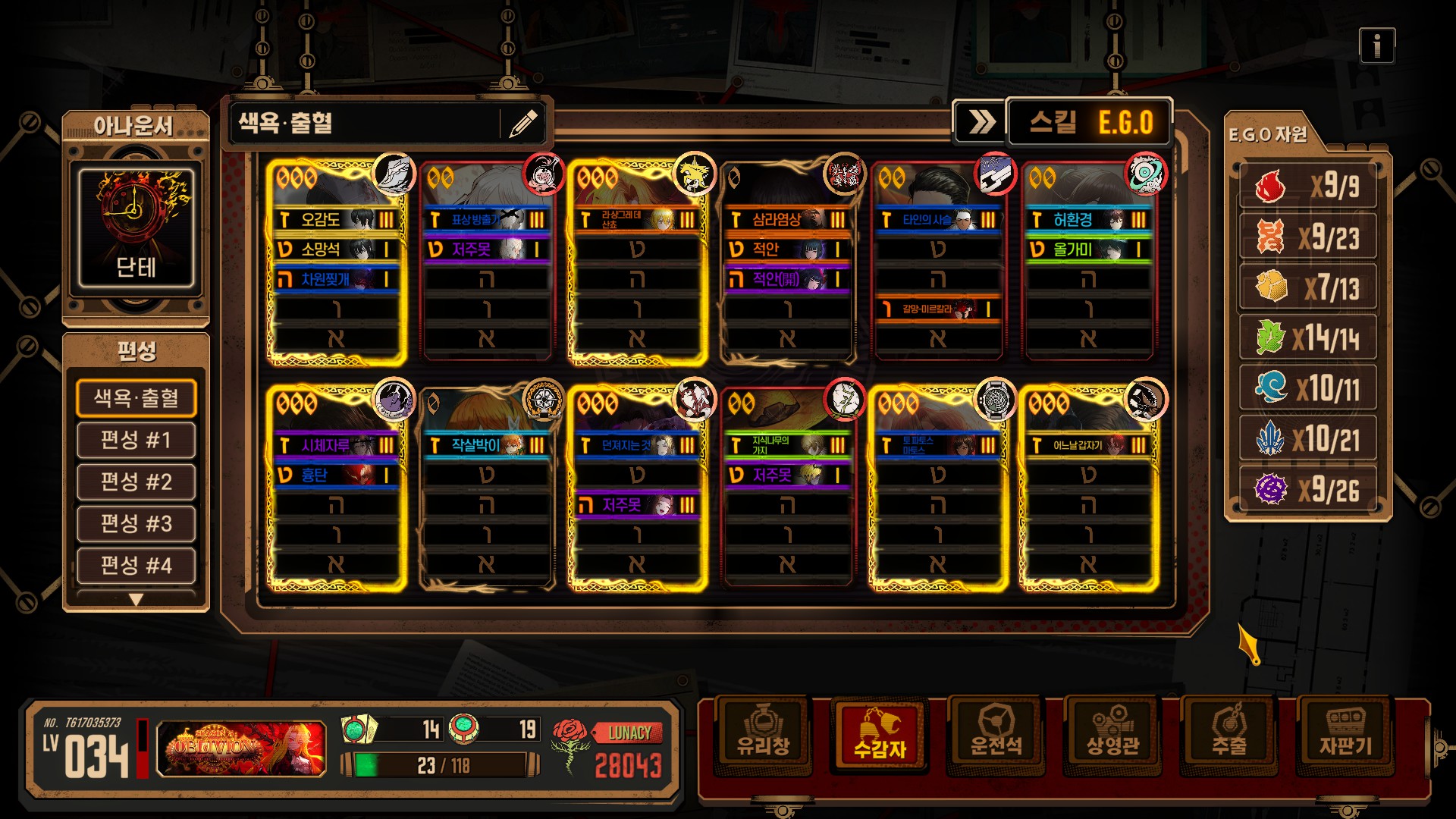The height and width of the screenshot is (819, 1456).
Task: Open the 유리창 menu
Action: (763, 733)
